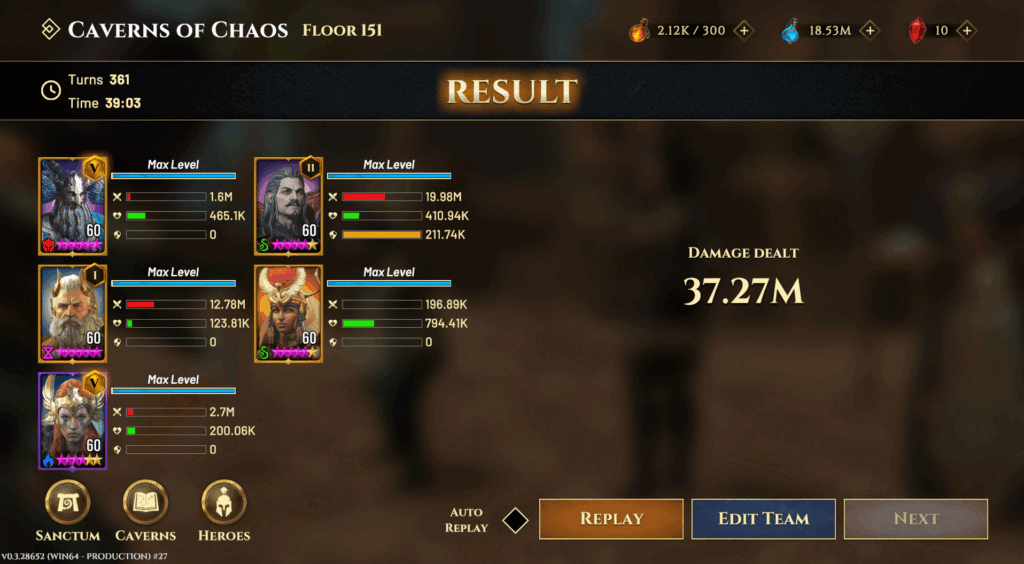Select the horned white-bearded hero portrait

coord(72,313)
